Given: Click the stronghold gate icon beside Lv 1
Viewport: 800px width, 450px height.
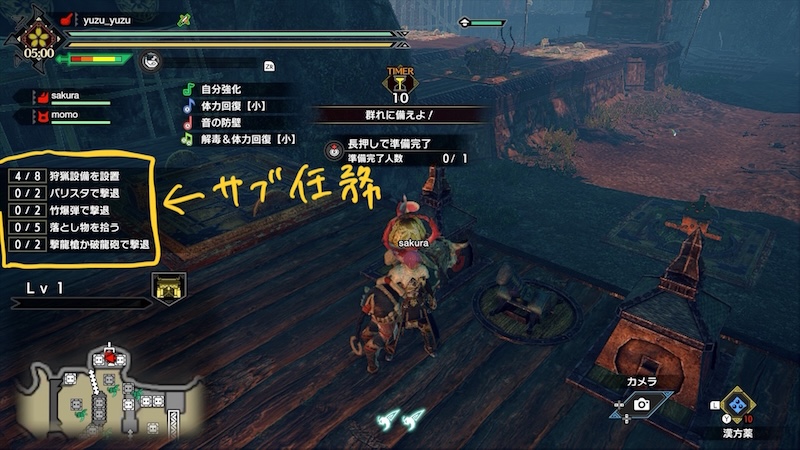Looking at the screenshot, I should coord(166,287).
